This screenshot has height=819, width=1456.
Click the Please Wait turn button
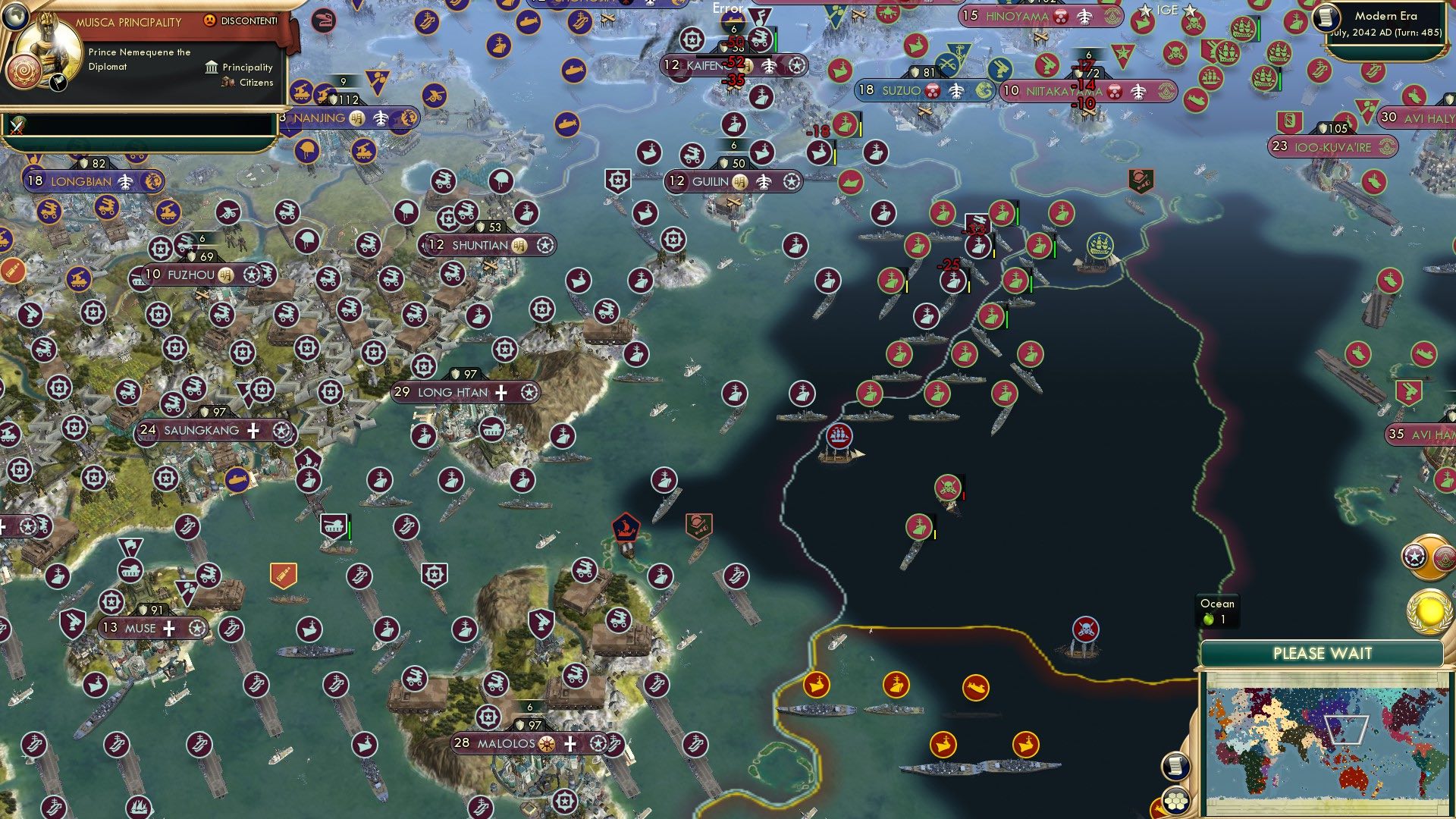click(1322, 654)
